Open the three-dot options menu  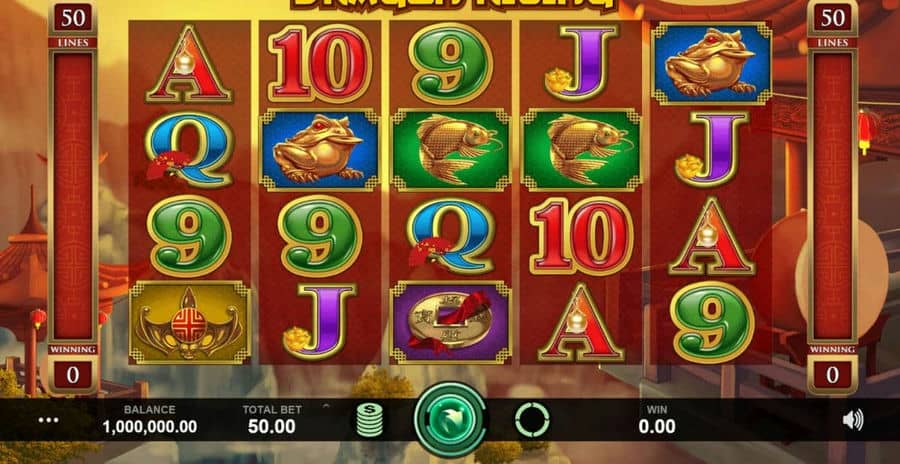[48, 420]
